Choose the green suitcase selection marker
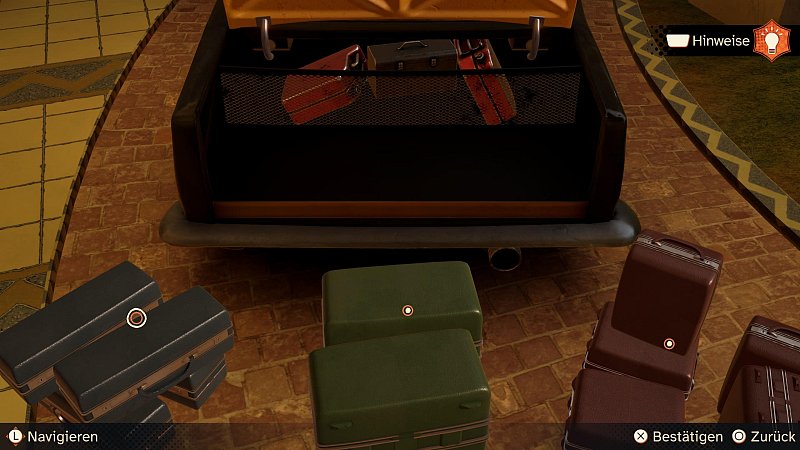 point(407,310)
